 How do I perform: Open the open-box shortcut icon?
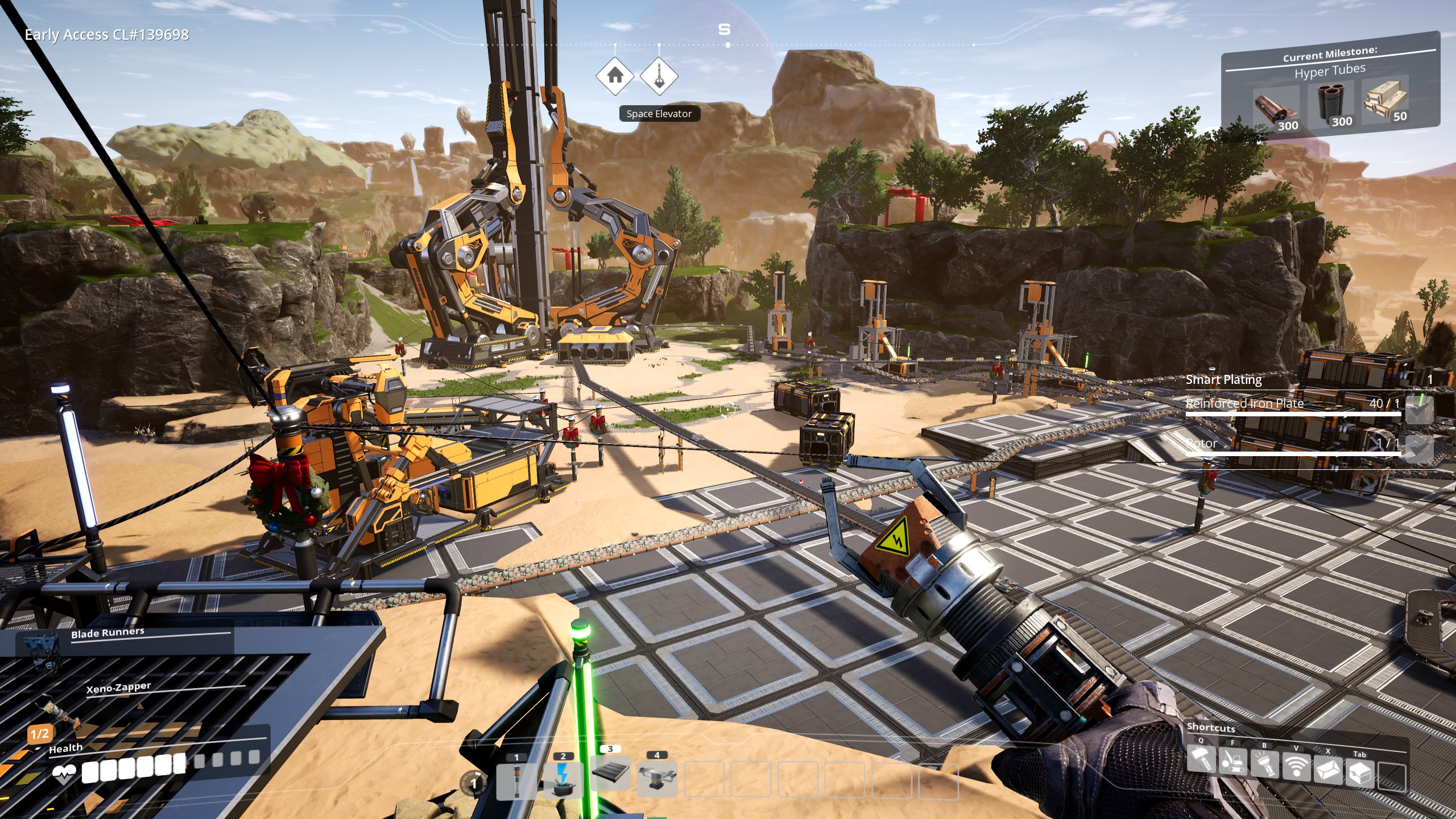click(1328, 771)
